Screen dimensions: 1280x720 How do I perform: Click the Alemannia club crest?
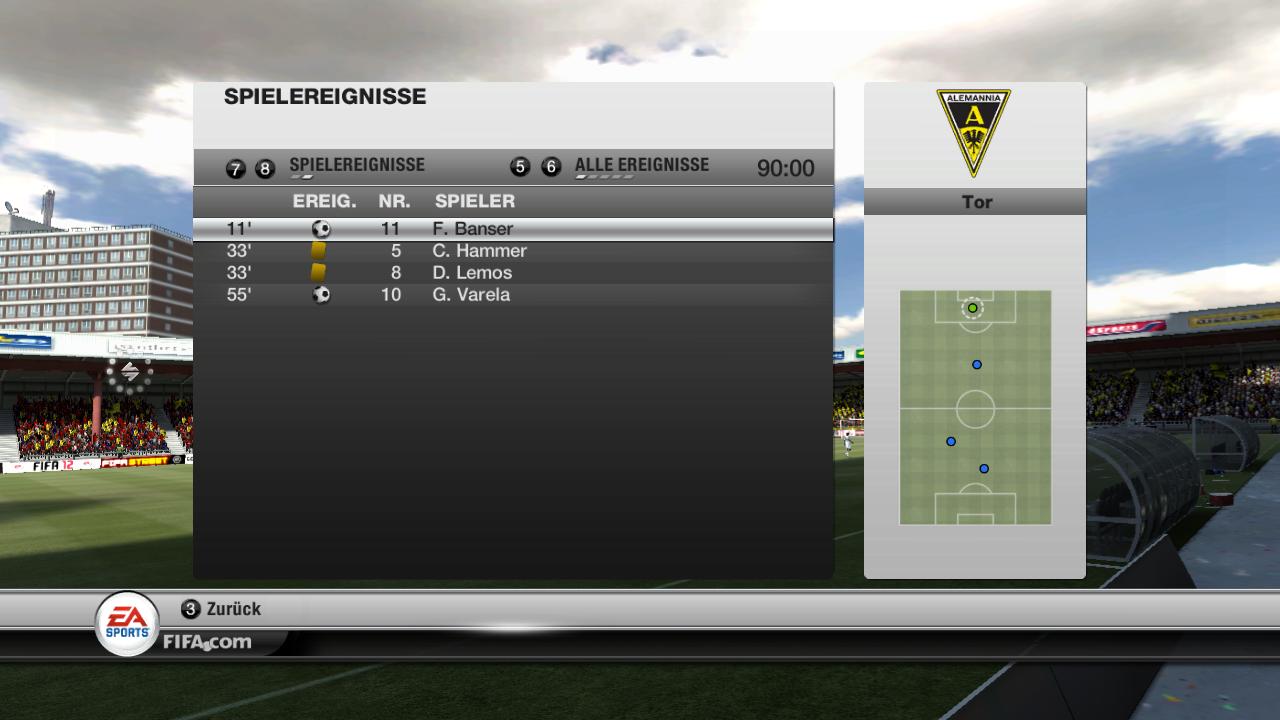[x=973, y=132]
